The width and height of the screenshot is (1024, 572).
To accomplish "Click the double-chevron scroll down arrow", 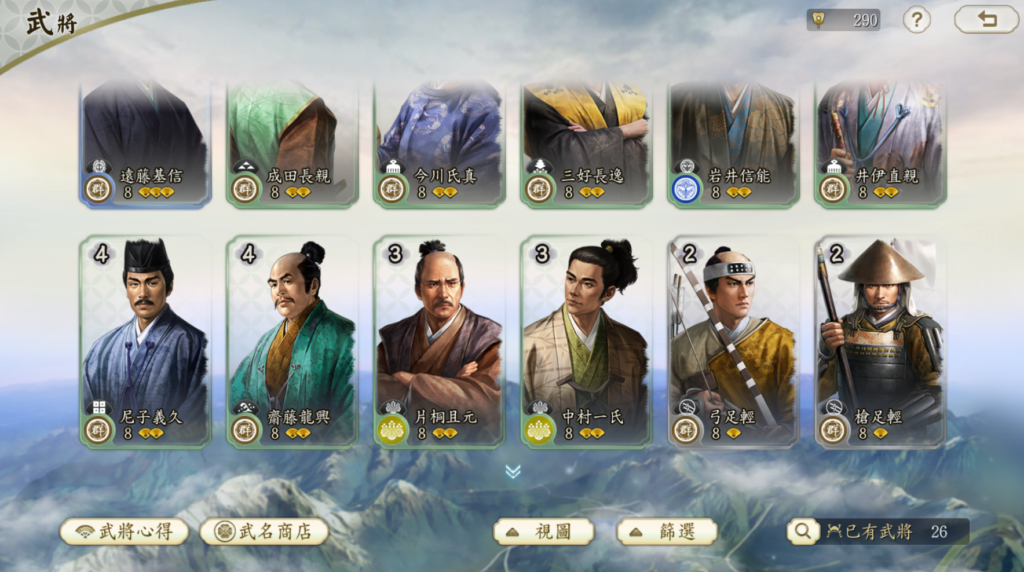I will 513,471.
